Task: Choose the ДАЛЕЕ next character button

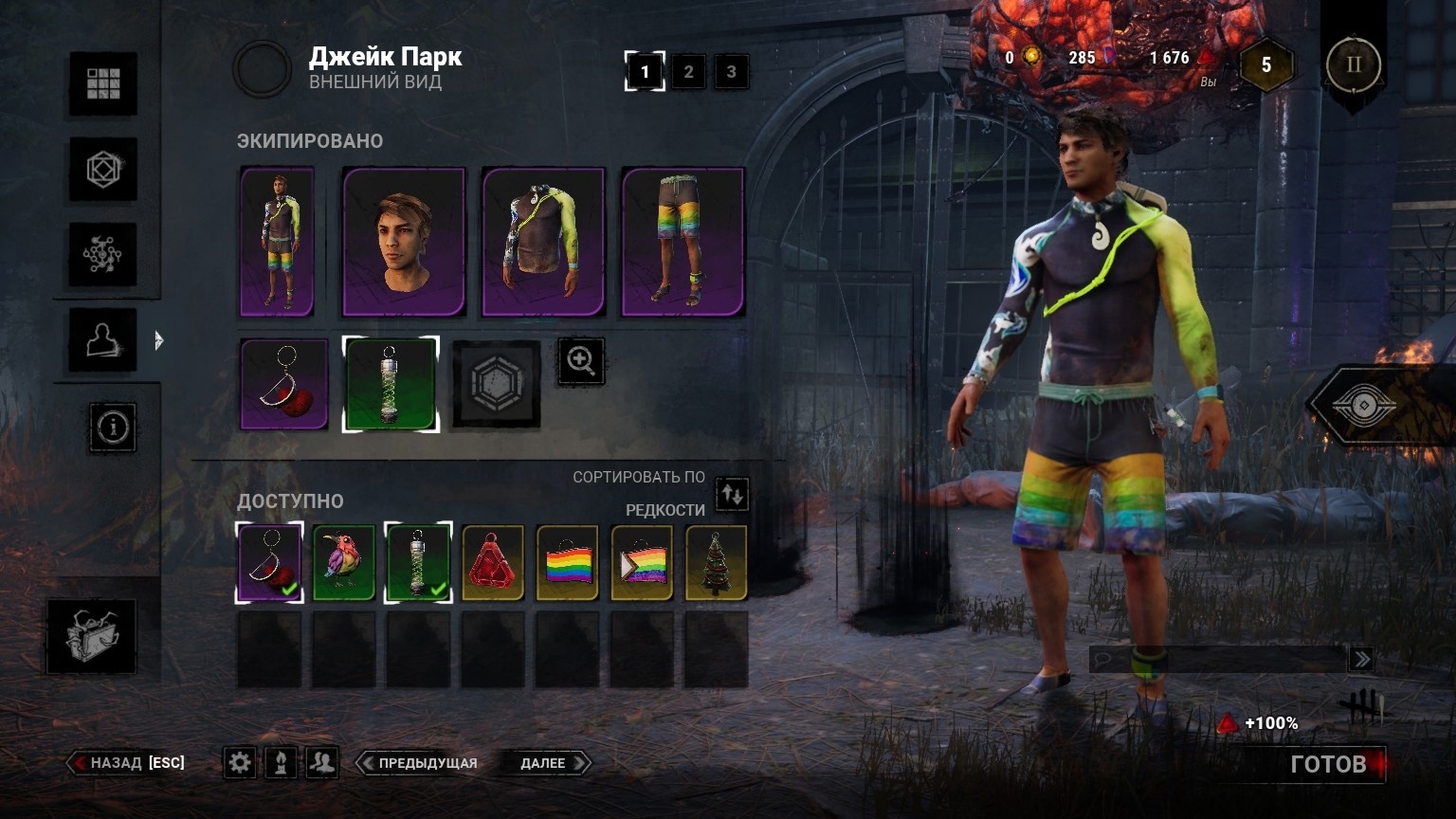Action: pos(544,763)
